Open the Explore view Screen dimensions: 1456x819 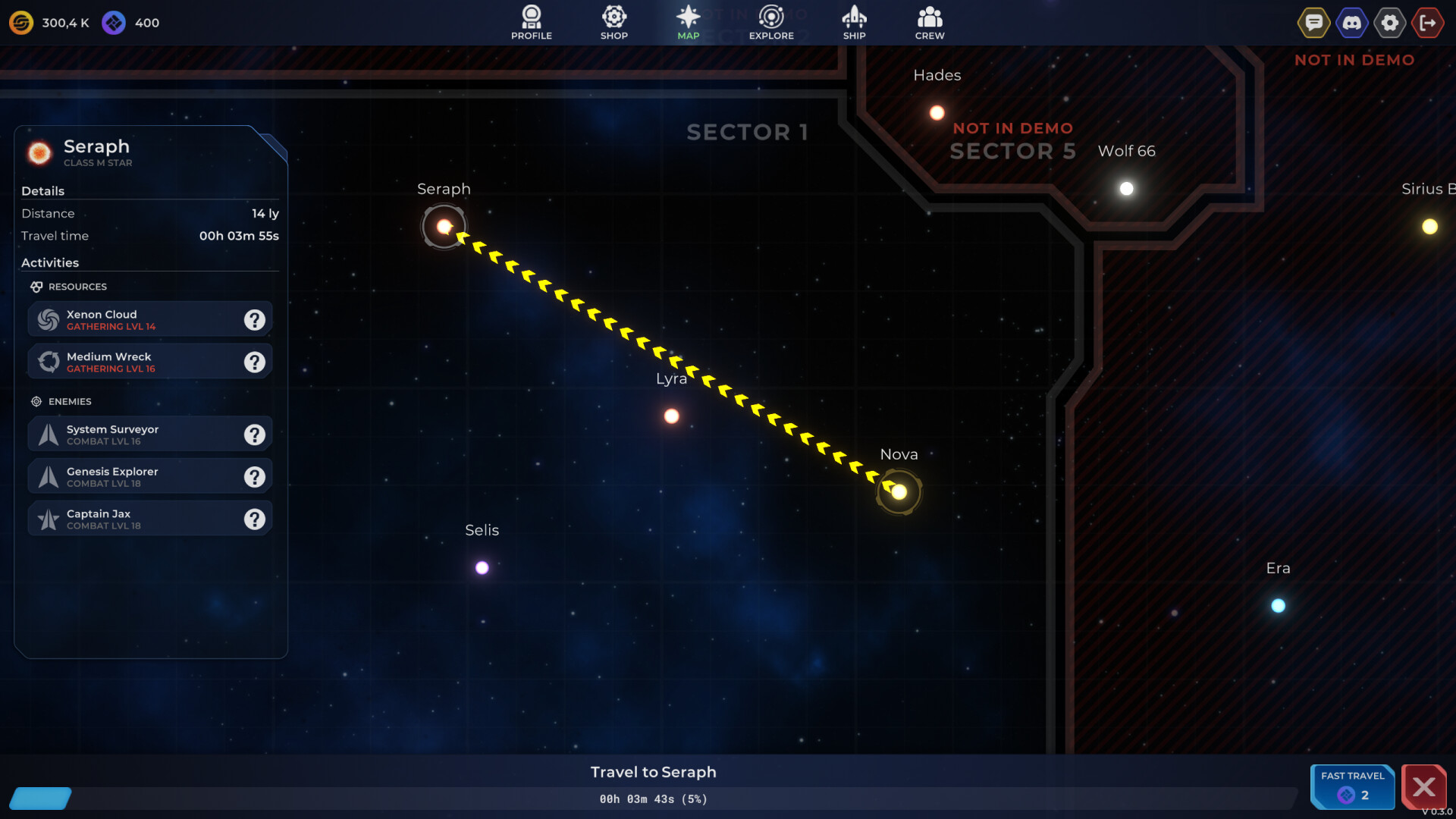pyautogui.click(x=771, y=21)
